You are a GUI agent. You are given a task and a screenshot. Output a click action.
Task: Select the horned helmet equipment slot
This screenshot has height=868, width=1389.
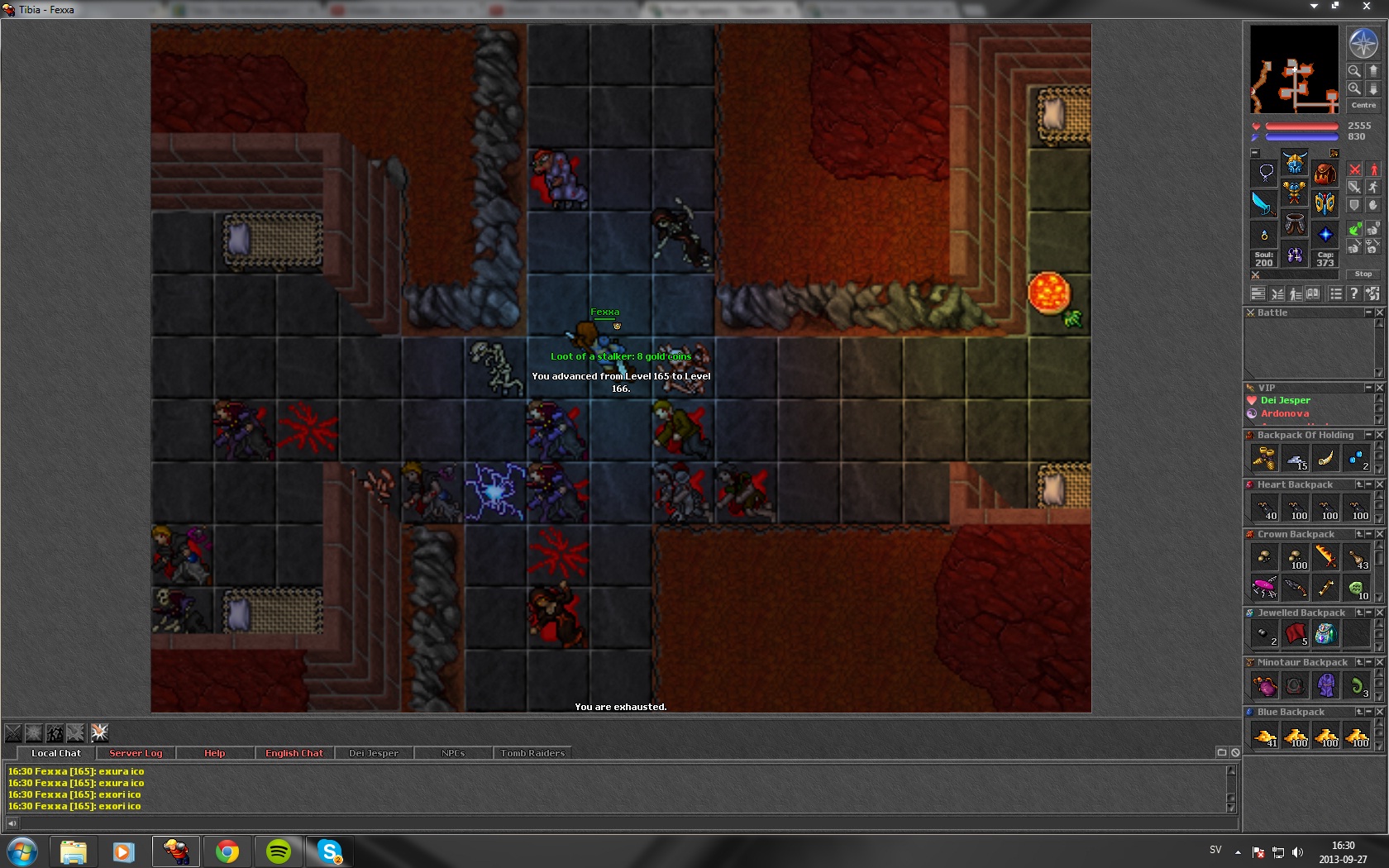[x=1295, y=163]
